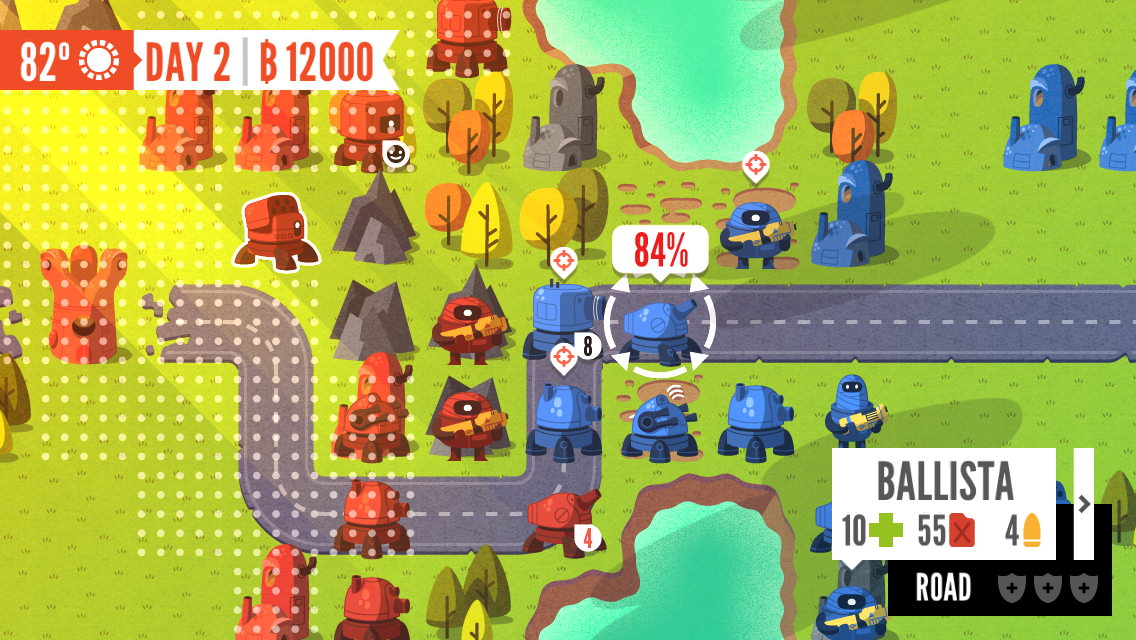Open the Ballista unit info card

point(943,504)
